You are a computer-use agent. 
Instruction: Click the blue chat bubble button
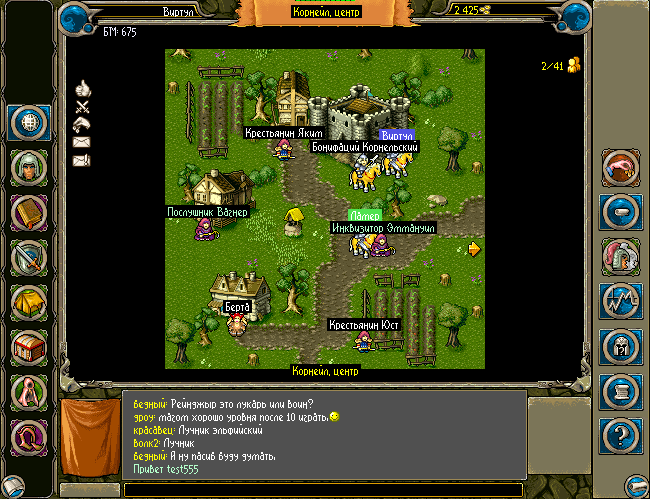point(620,212)
